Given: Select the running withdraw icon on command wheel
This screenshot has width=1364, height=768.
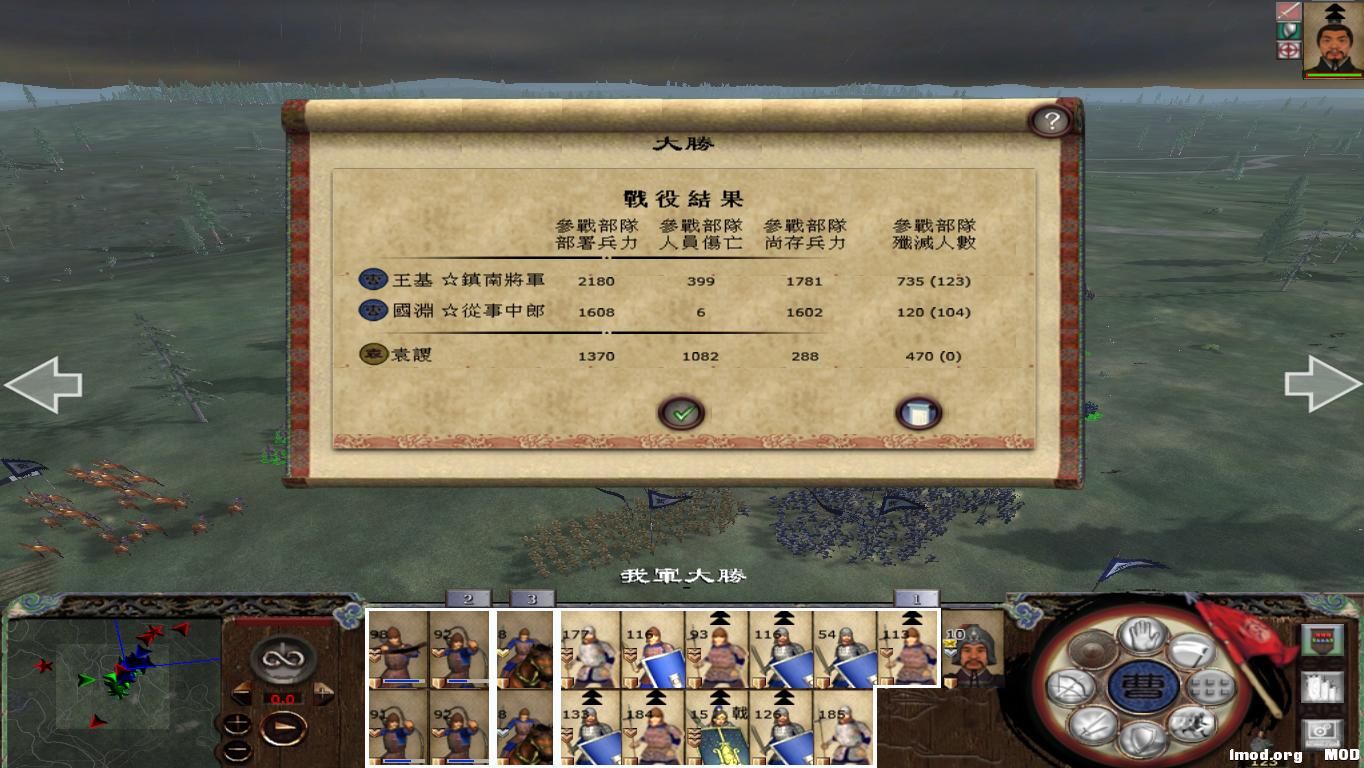Looking at the screenshot, I should coord(1192,725).
